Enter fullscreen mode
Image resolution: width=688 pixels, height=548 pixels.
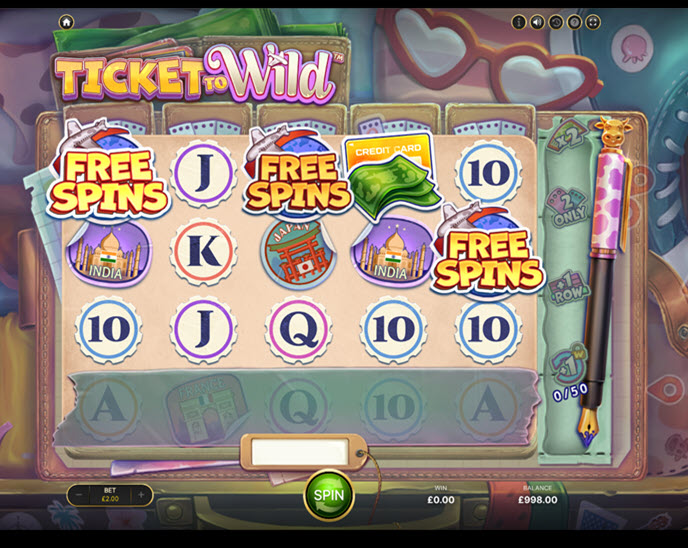click(592, 21)
